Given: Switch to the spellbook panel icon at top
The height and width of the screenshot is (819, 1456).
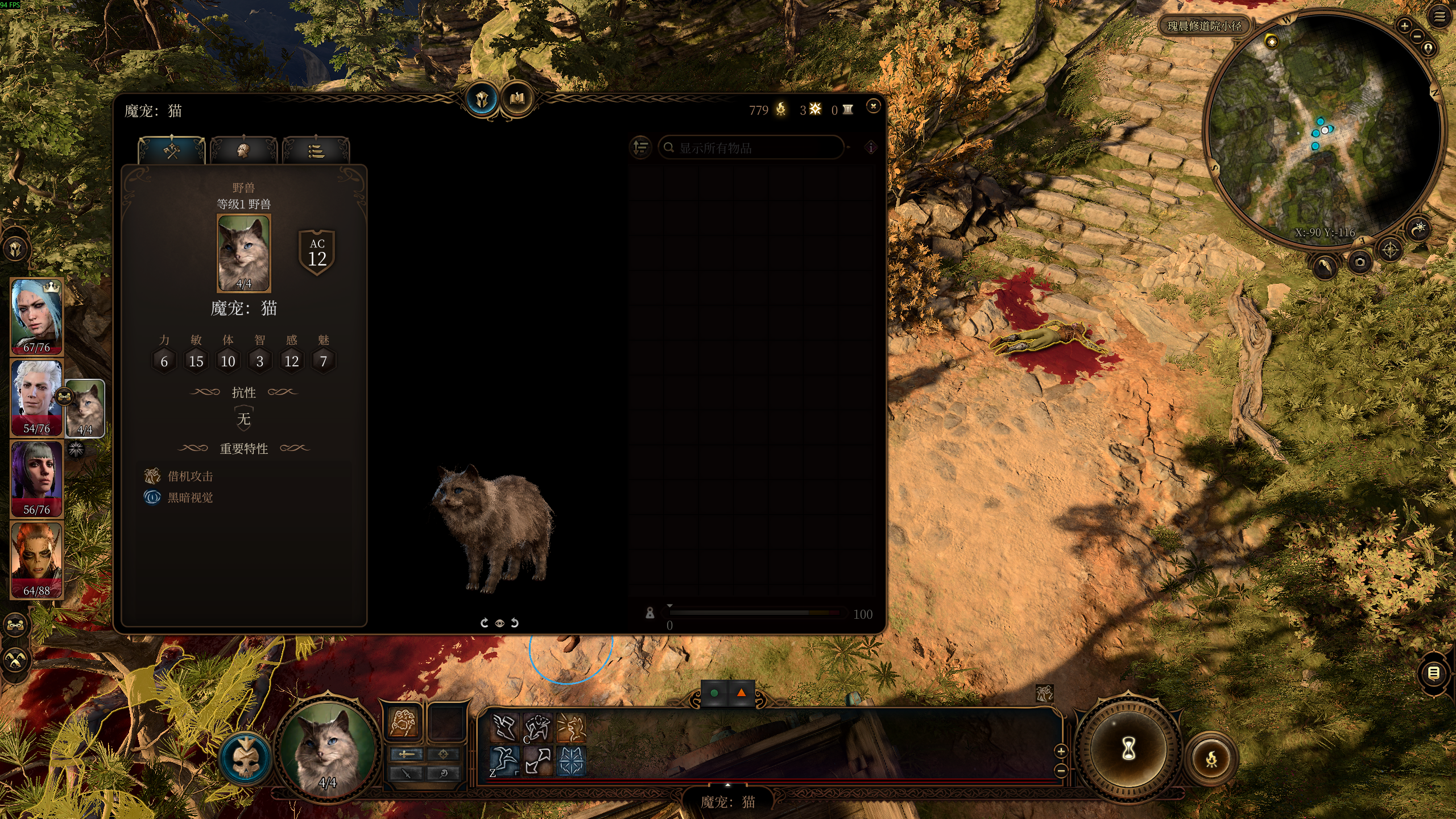Looking at the screenshot, I should [516, 100].
